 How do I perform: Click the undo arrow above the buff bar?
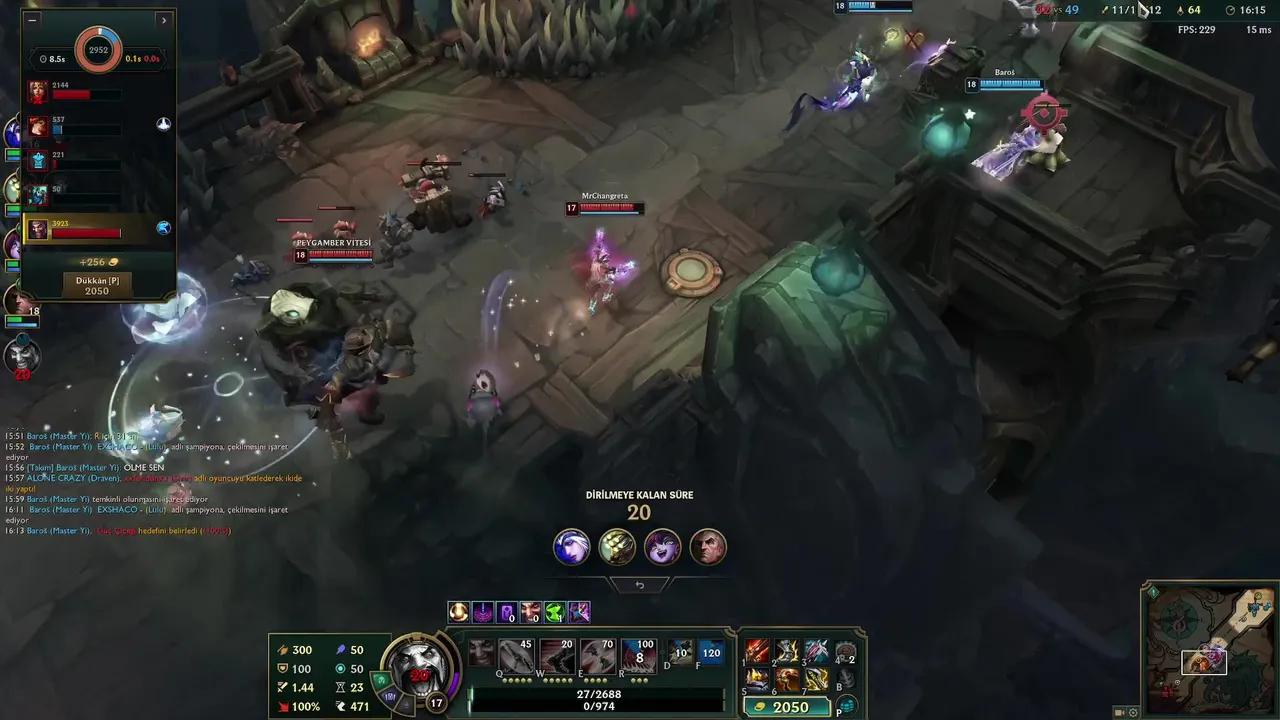click(x=640, y=585)
